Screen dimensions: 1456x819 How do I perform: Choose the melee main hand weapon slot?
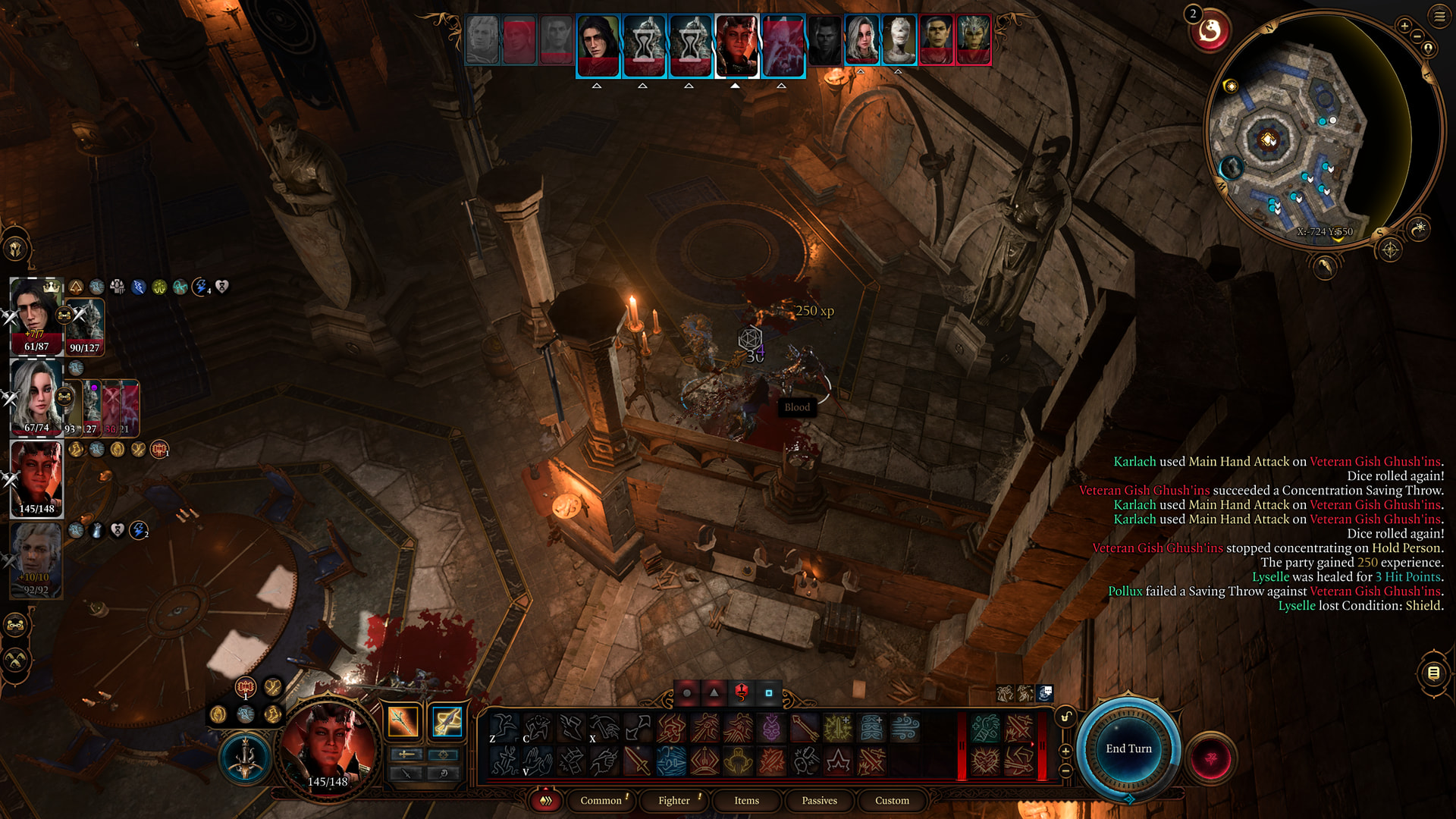point(403,721)
